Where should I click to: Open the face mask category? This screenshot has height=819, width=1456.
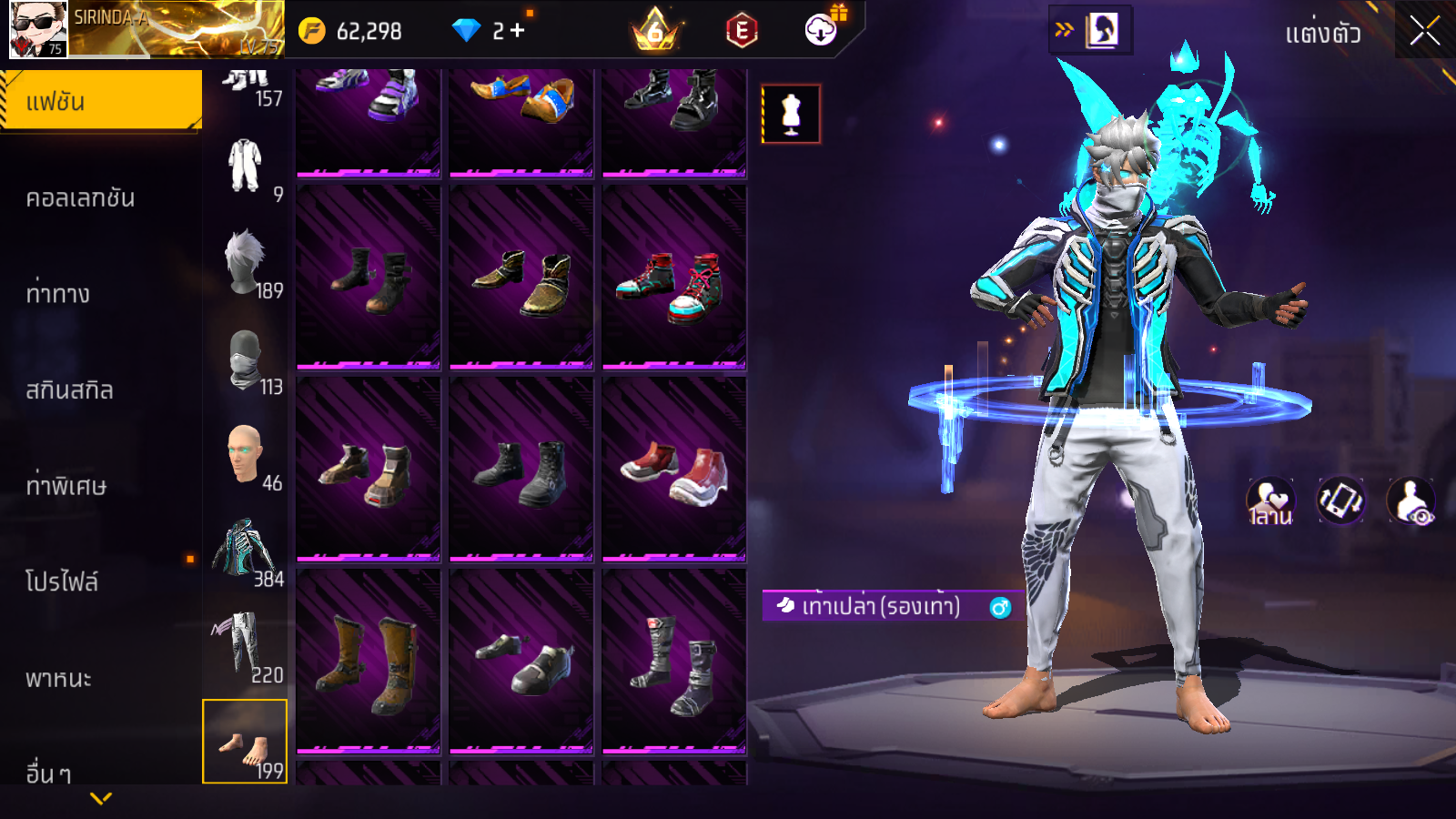[x=245, y=360]
